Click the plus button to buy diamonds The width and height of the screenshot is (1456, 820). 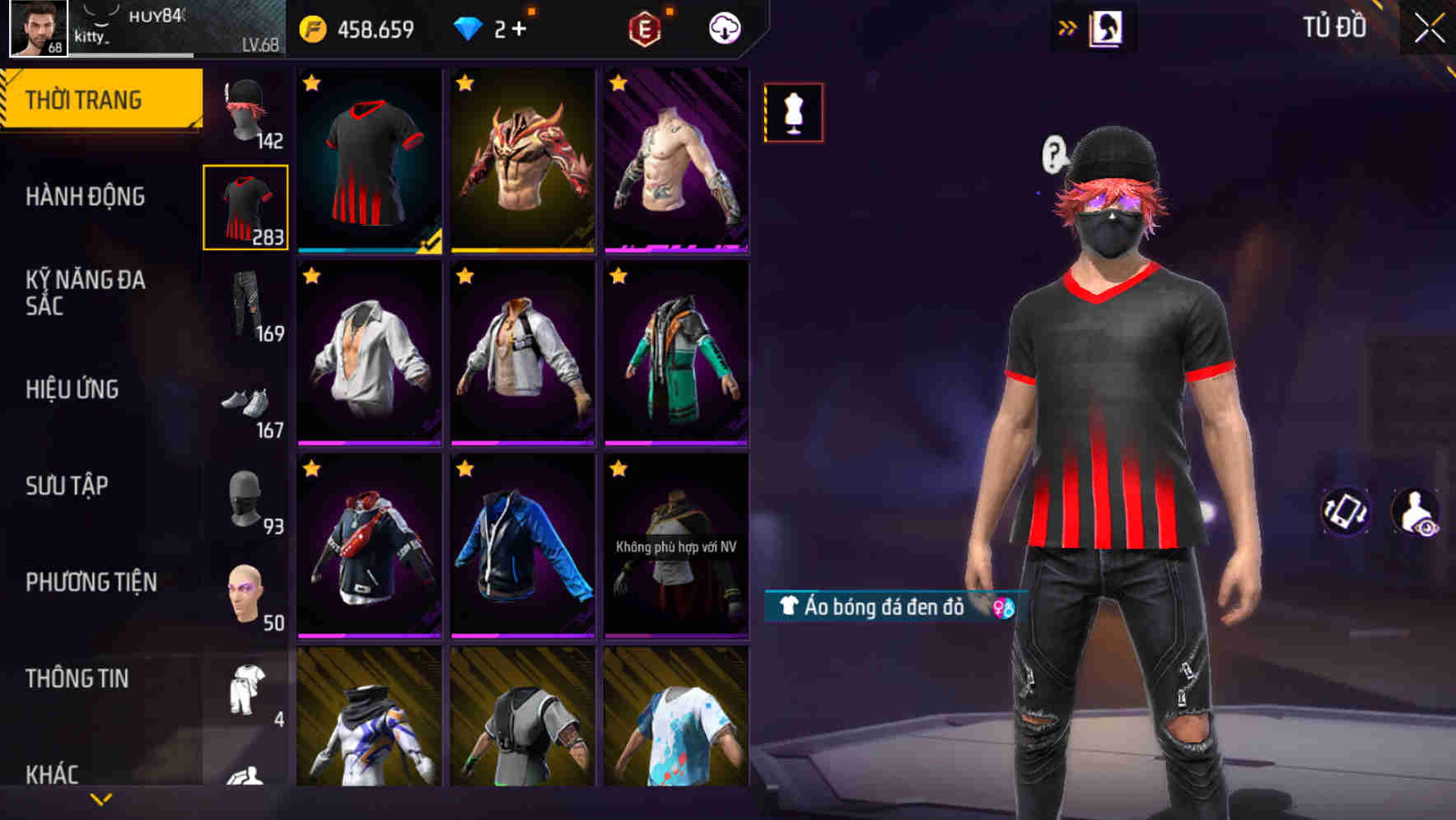(516, 26)
